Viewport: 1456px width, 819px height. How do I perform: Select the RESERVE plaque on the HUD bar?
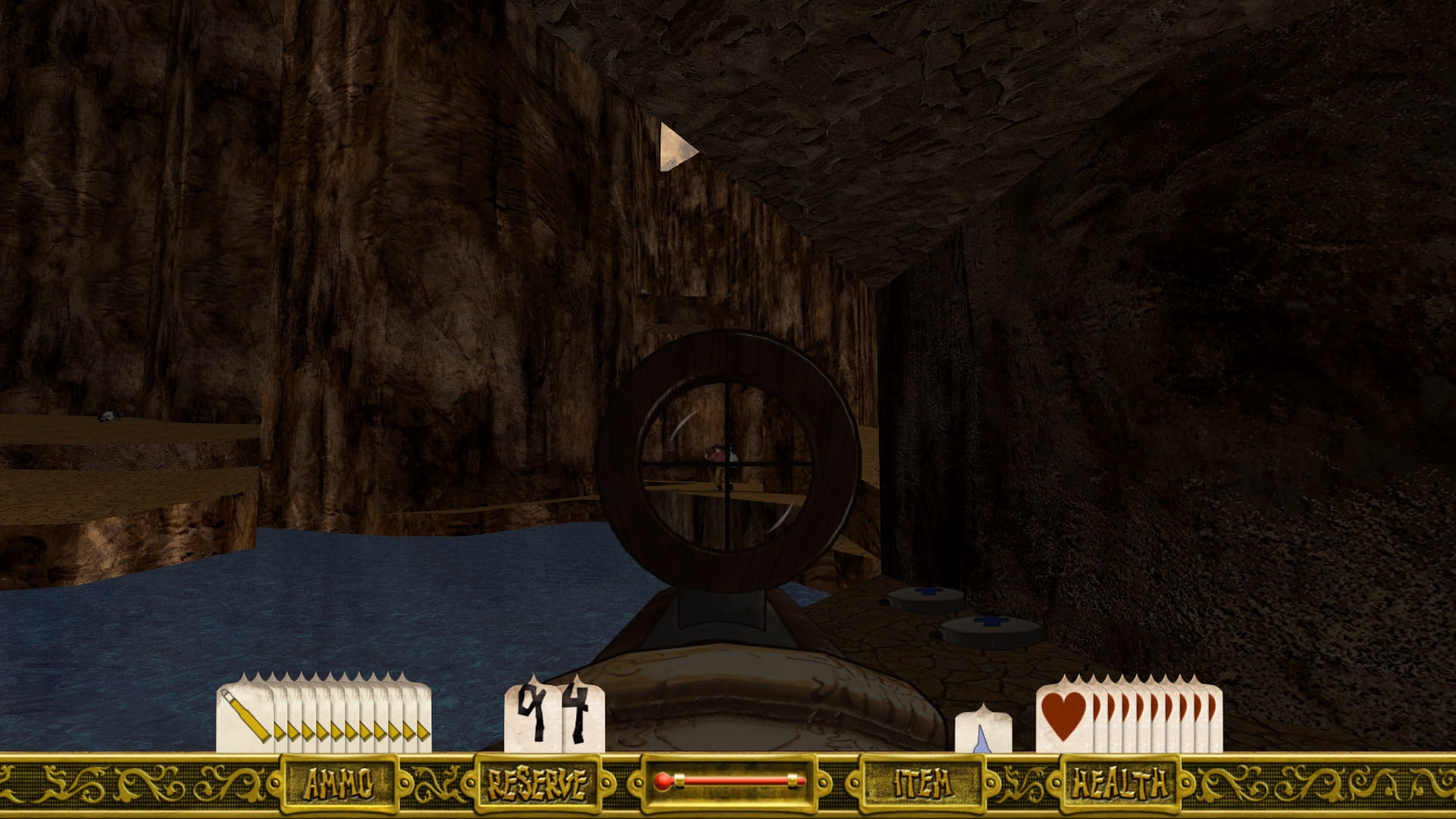(x=537, y=783)
